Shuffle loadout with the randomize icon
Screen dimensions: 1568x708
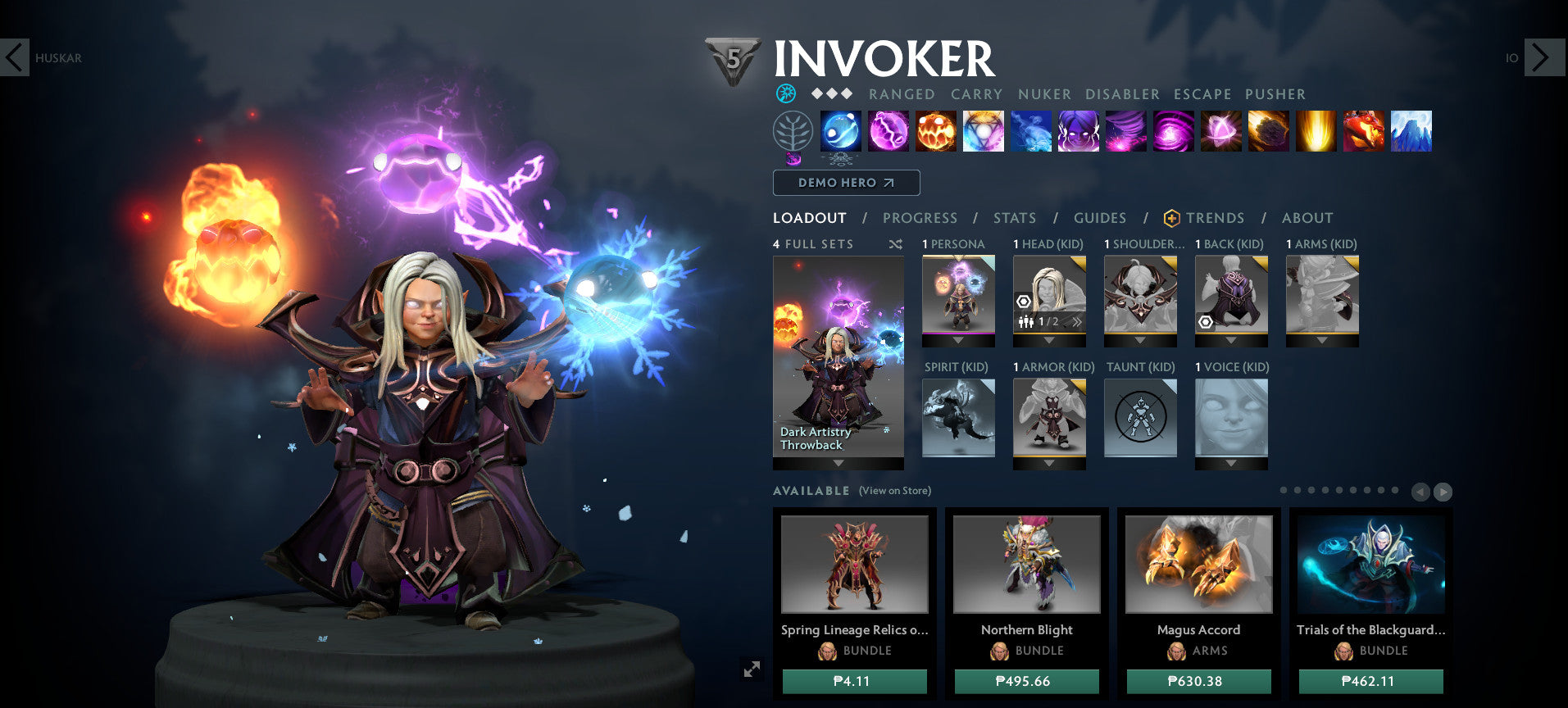[897, 244]
